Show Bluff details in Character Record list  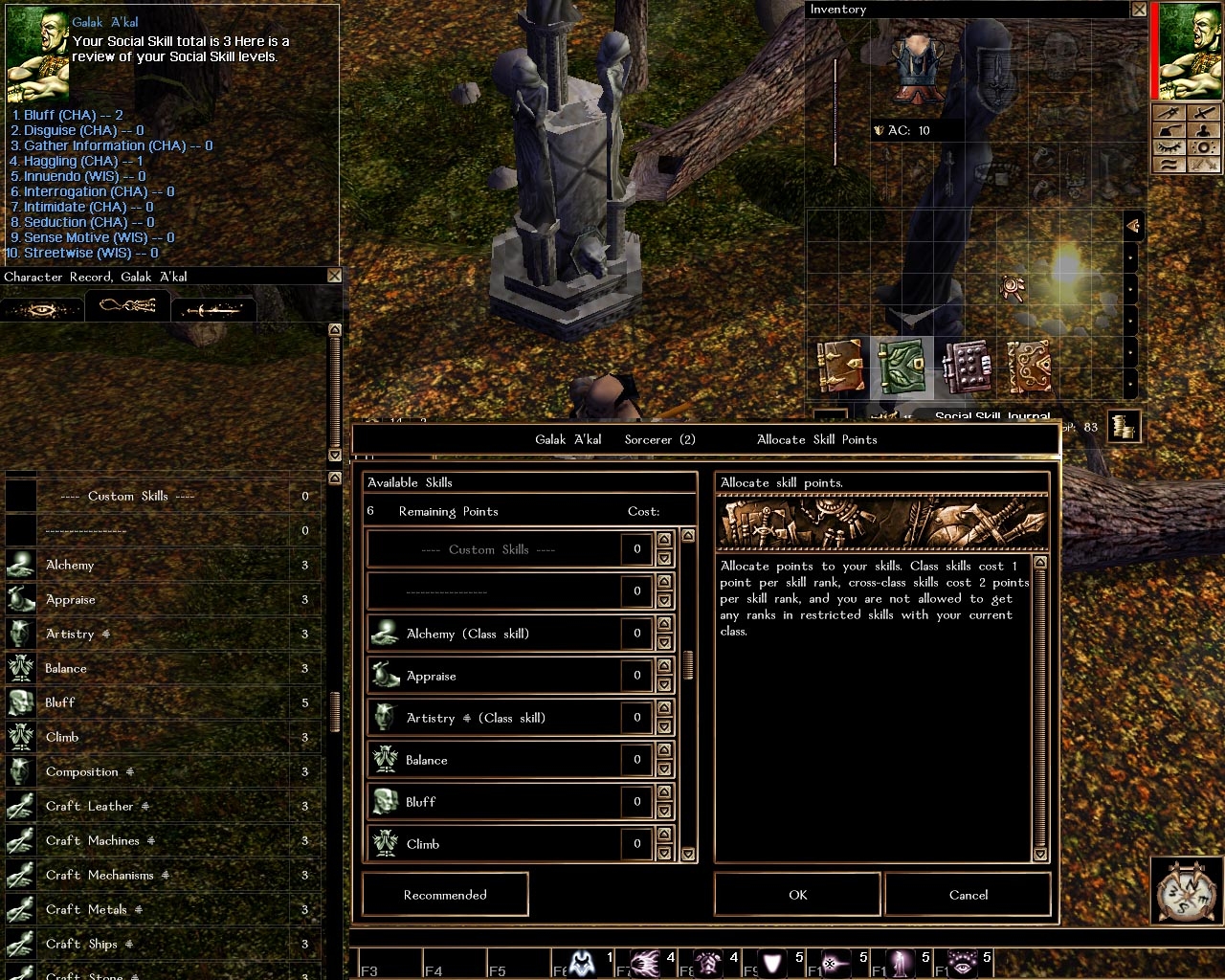click(x=163, y=702)
